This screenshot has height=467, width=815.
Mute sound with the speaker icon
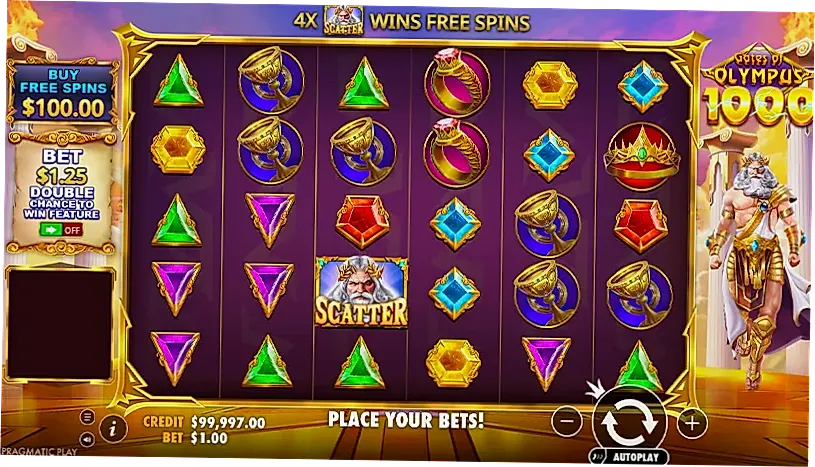click(87, 438)
